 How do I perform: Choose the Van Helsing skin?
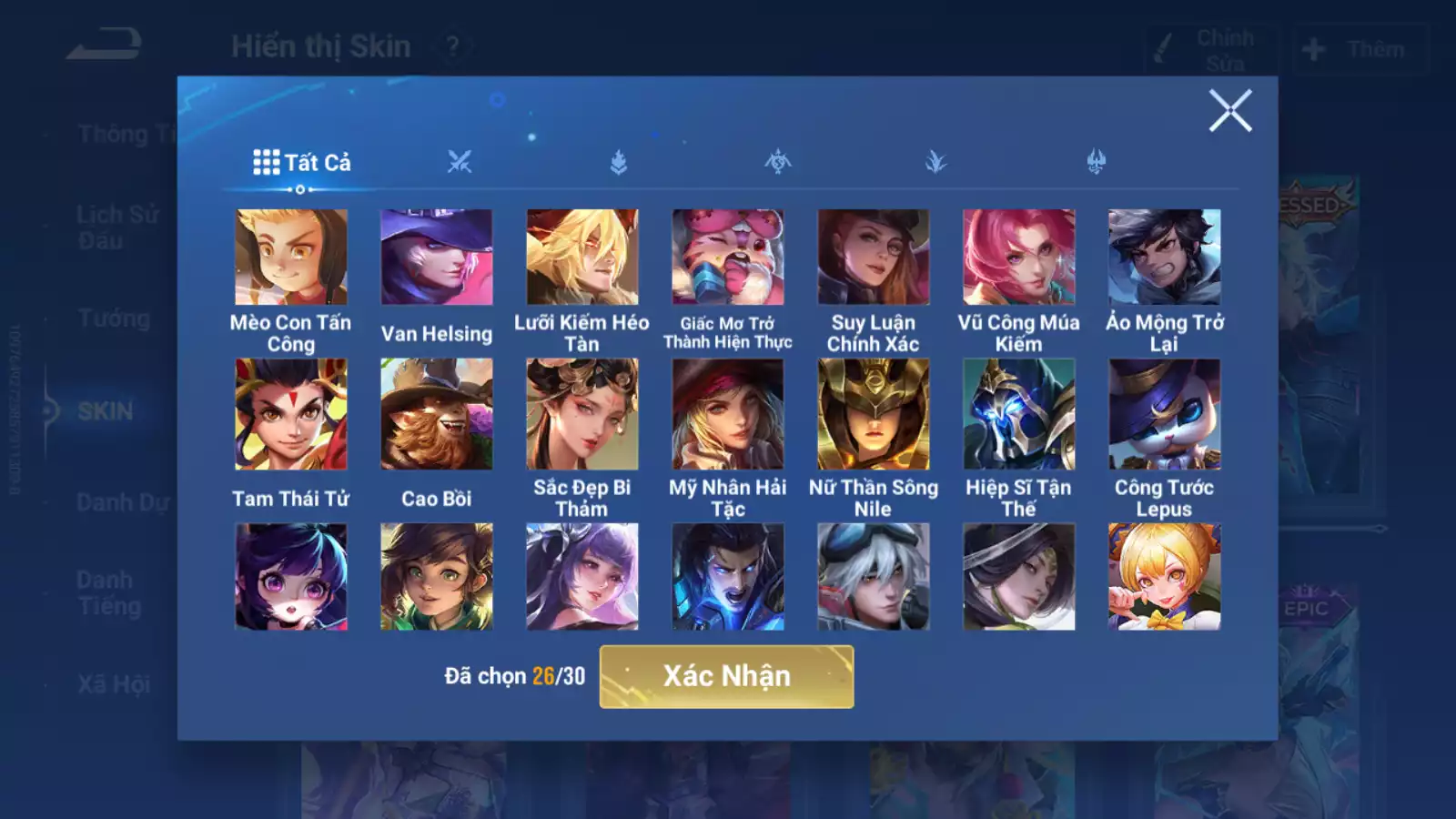(437, 258)
